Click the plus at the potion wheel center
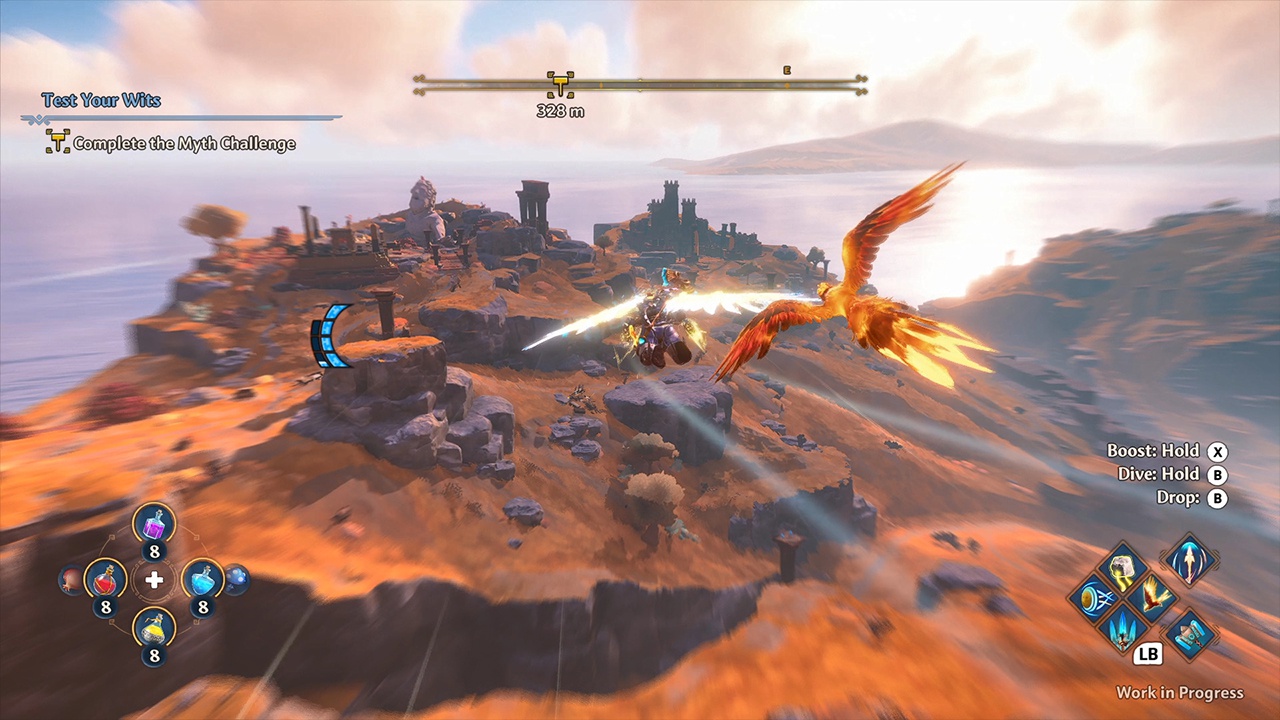The height and width of the screenshot is (720, 1280). 154,580
